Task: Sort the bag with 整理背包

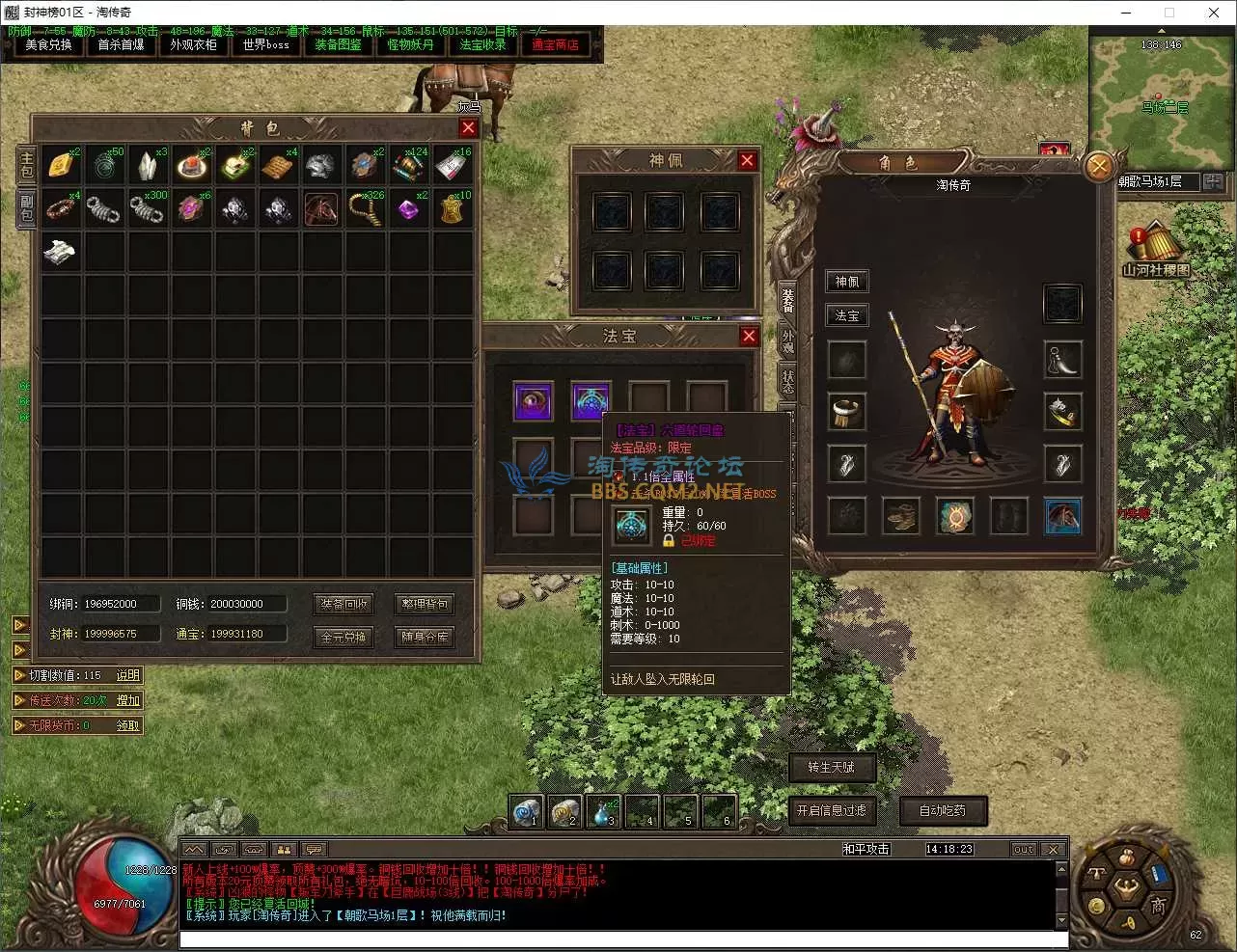Action: click(425, 604)
